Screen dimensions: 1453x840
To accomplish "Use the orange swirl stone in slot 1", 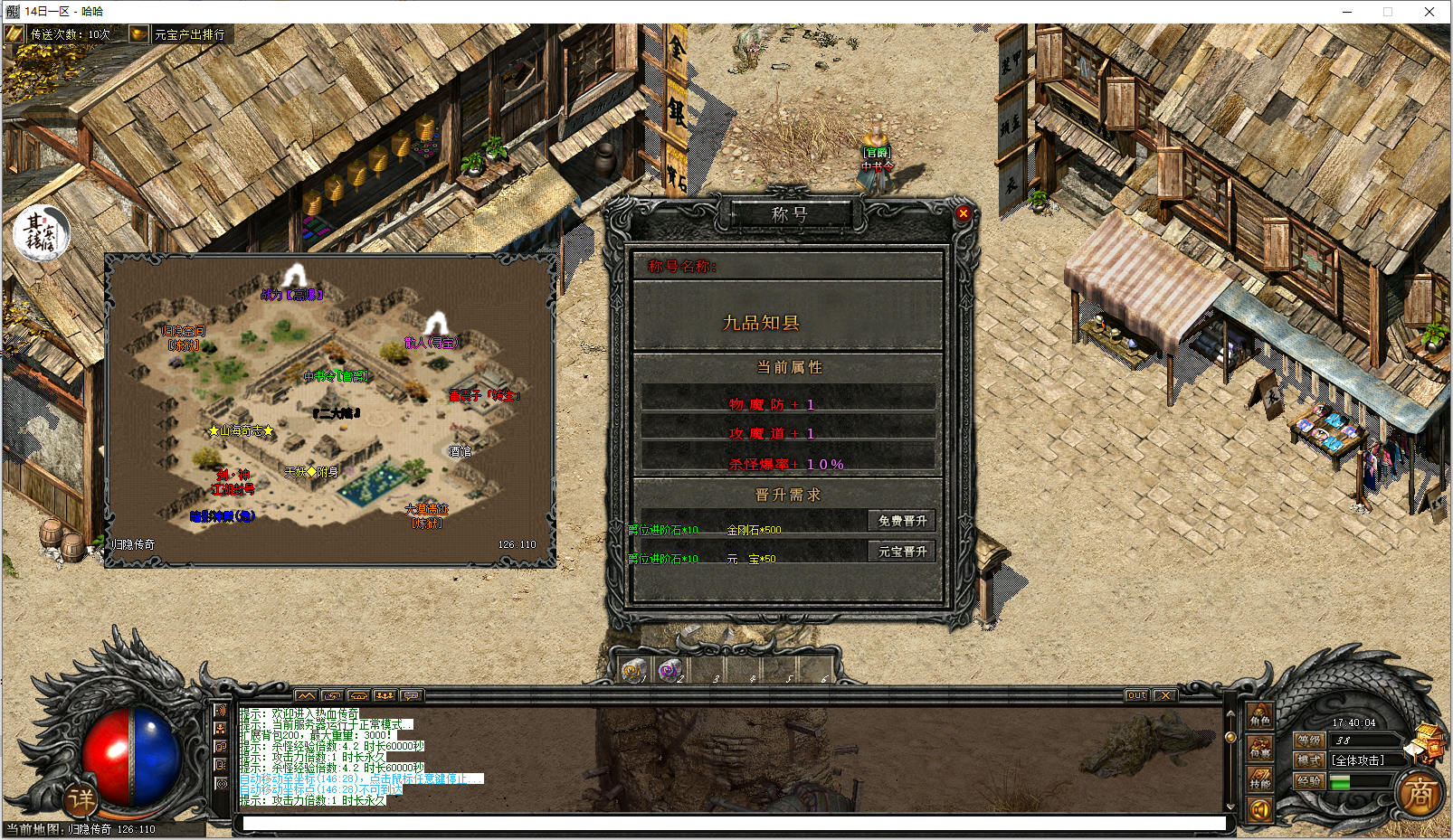I will click(633, 670).
